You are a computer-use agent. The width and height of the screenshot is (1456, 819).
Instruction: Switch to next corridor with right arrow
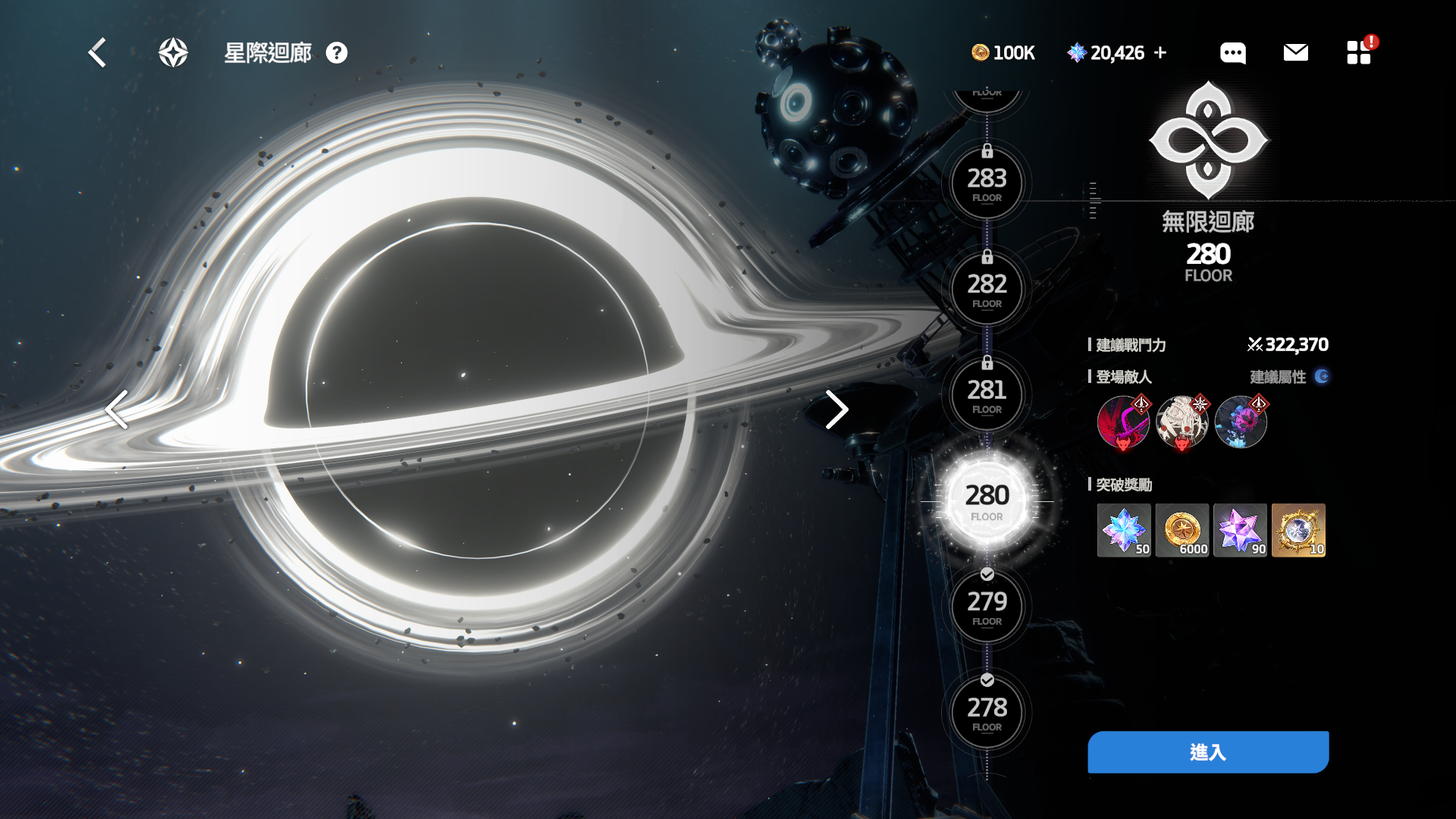tap(836, 409)
